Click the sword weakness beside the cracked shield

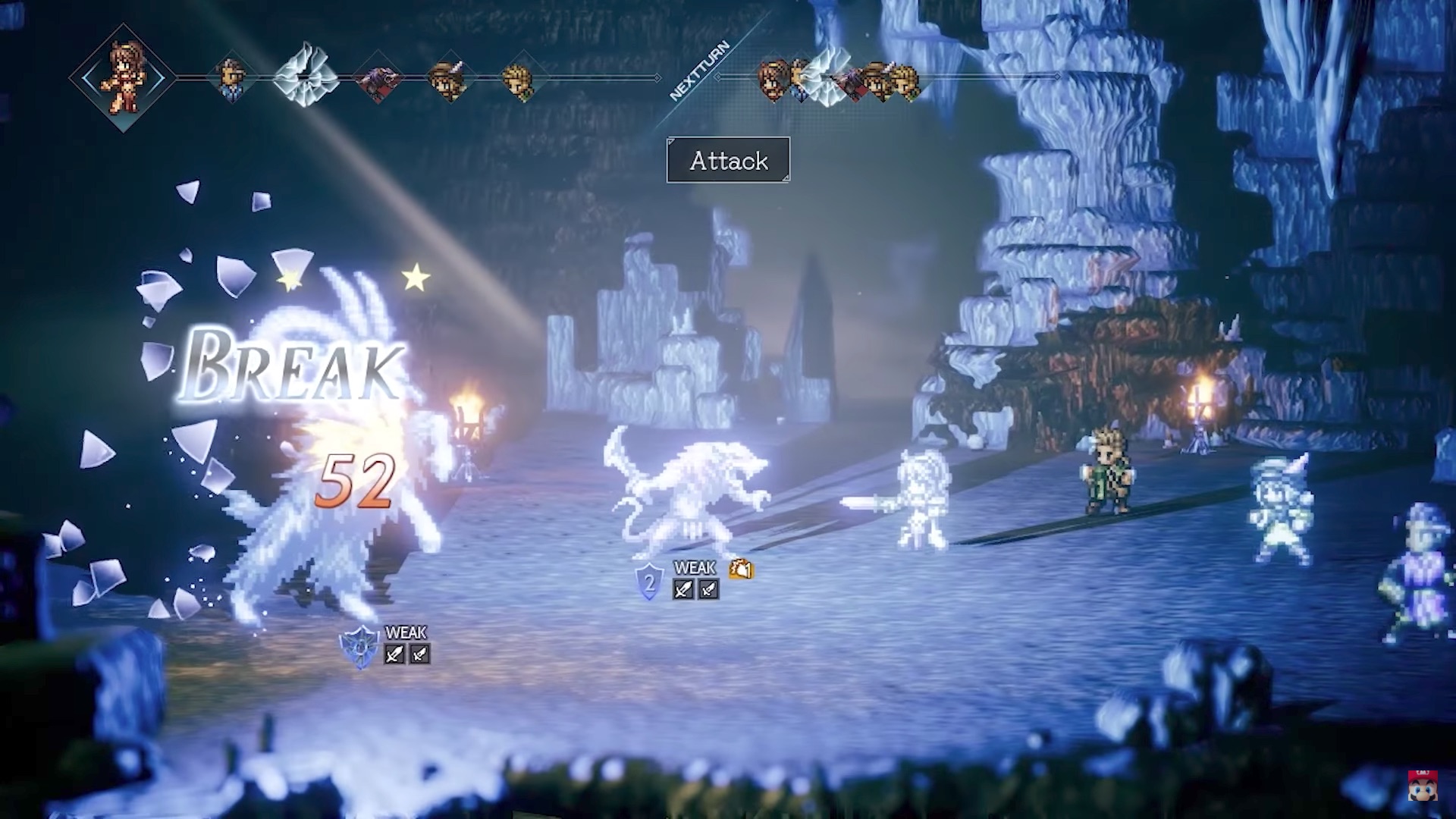(x=394, y=654)
